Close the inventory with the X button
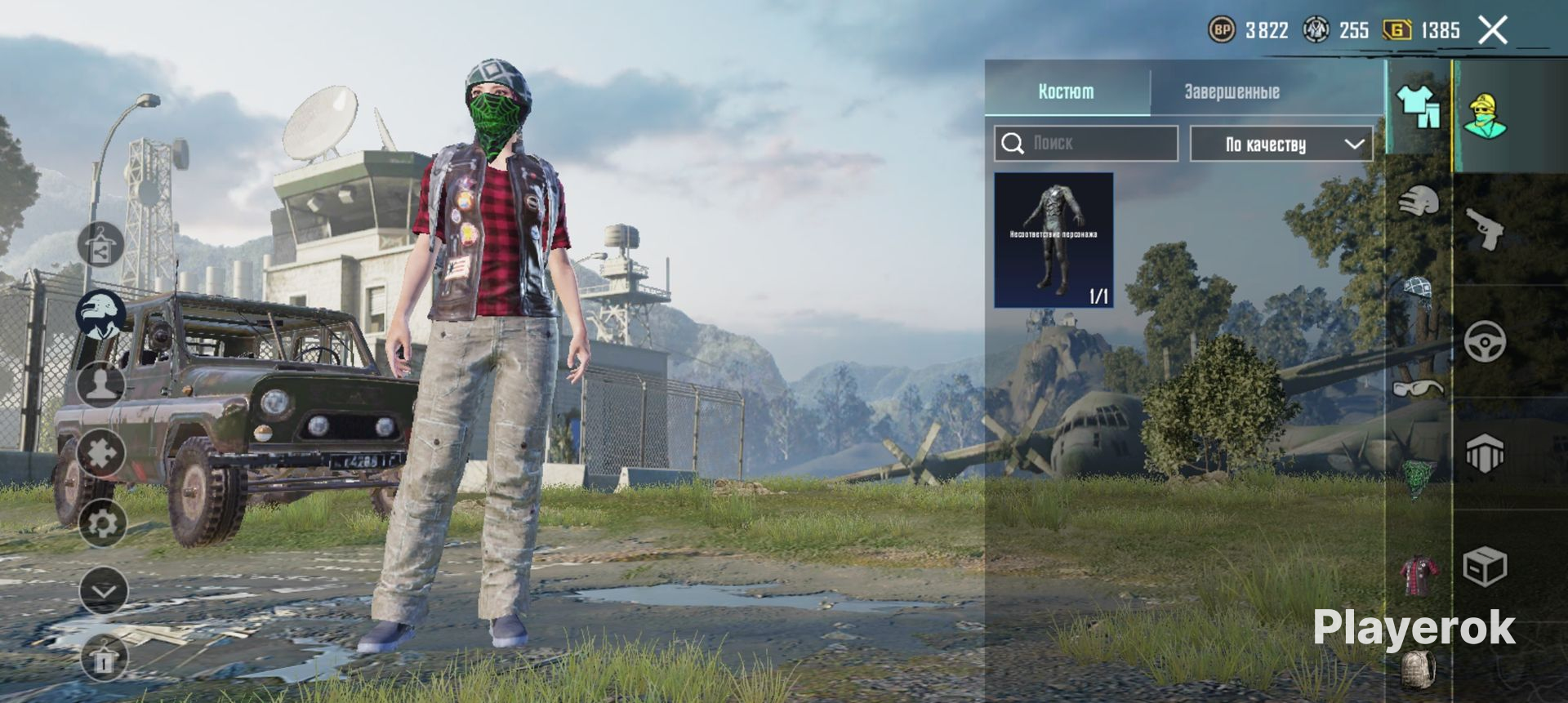 point(1492,31)
